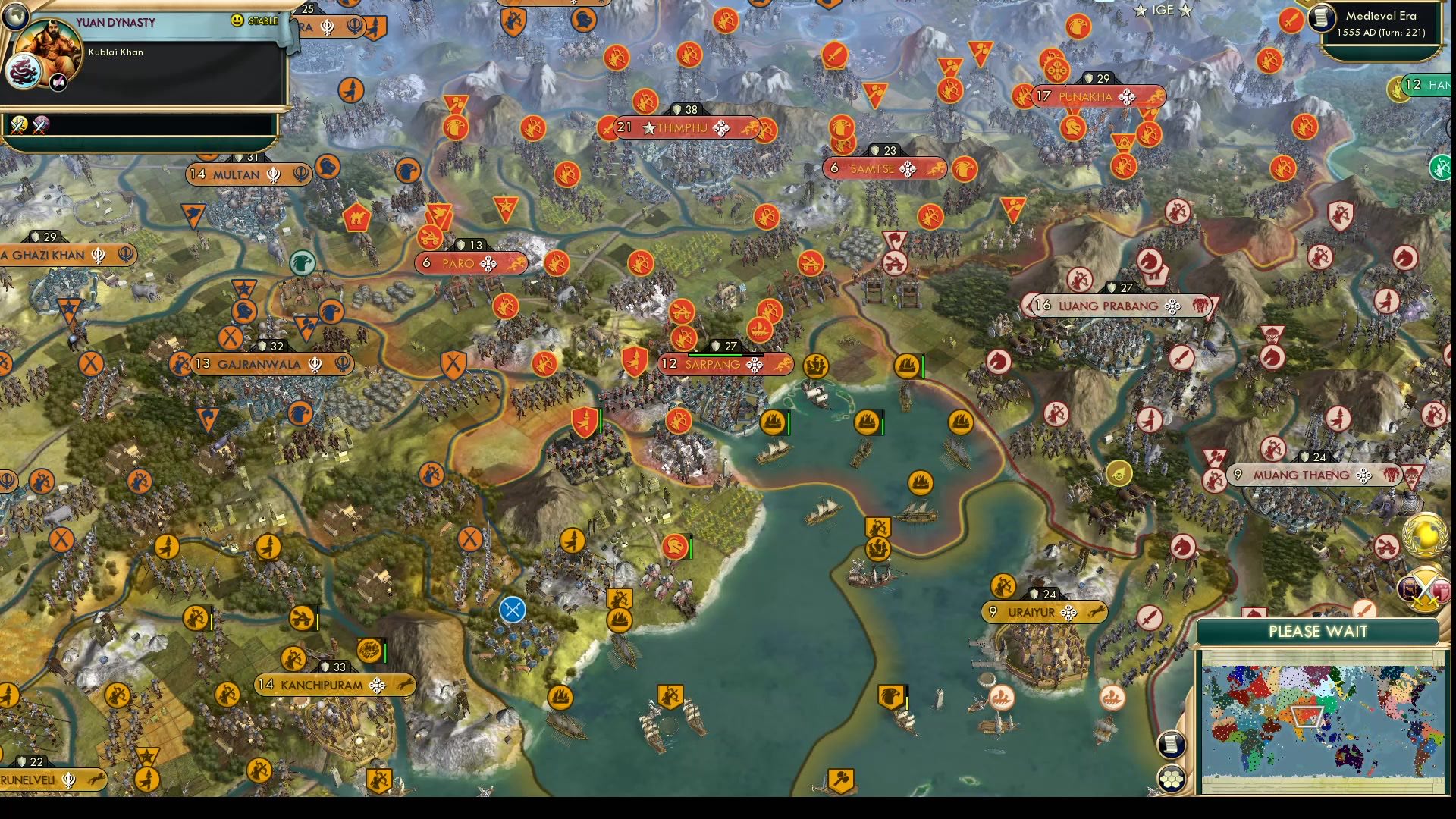Click the Yuan Dynasty dragon civilization emblem
Image resolution: width=1456 pixels, height=819 pixels.
tap(24, 70)
